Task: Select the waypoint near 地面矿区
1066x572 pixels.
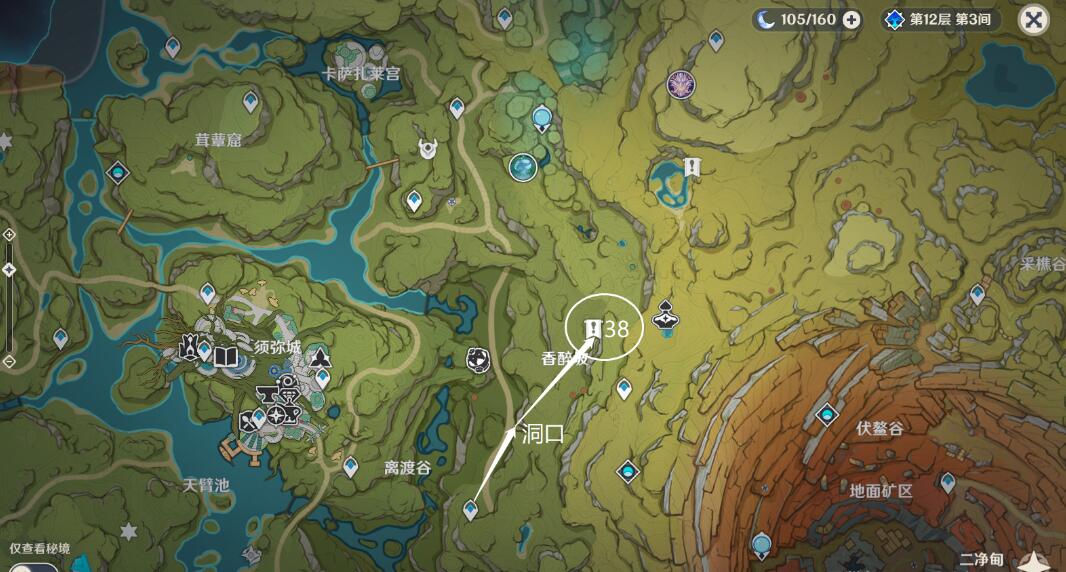Action: coord(947,482)
